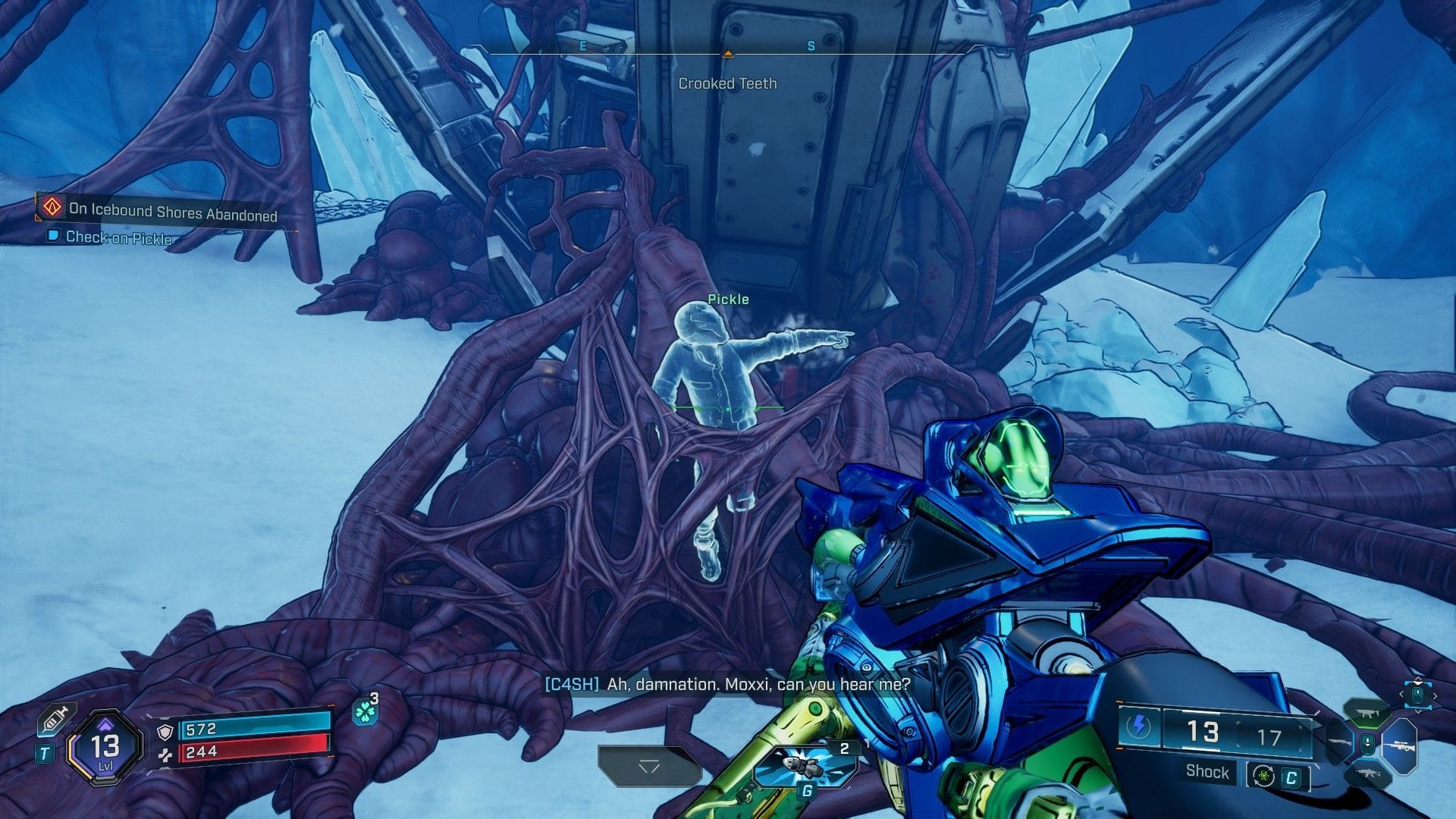Open the weapon cycle mouse indicator above the weapon wheel

1417,696
